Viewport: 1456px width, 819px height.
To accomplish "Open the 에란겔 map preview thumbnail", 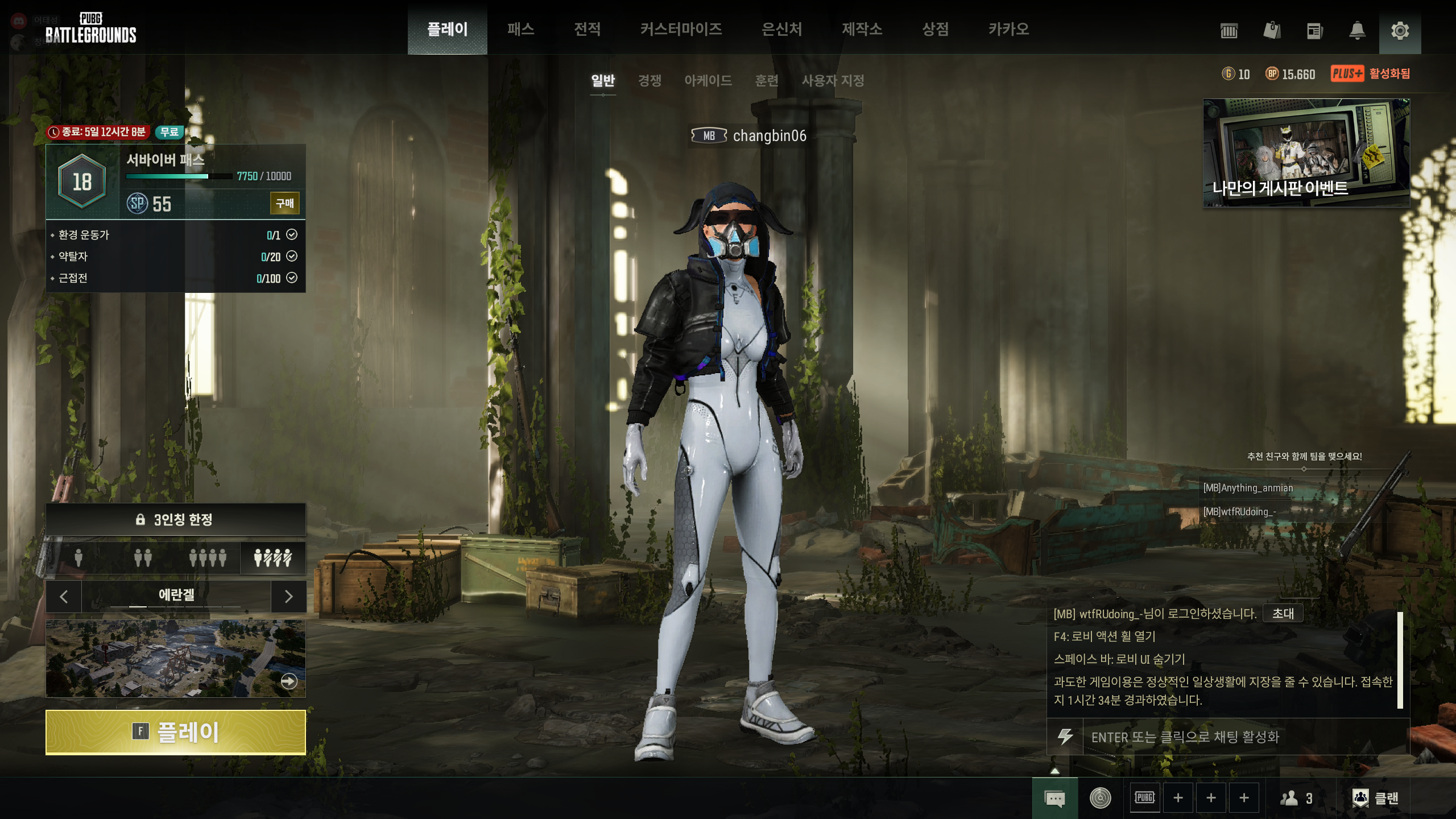I will (x=175, y=658).
